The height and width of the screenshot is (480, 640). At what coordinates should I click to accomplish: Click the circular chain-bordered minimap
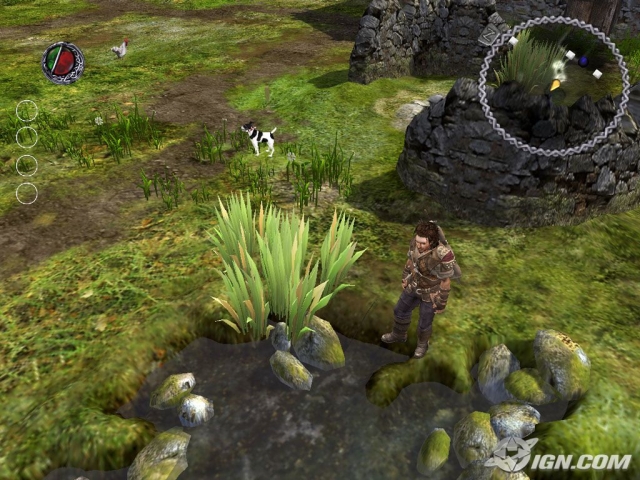(553, 86)
